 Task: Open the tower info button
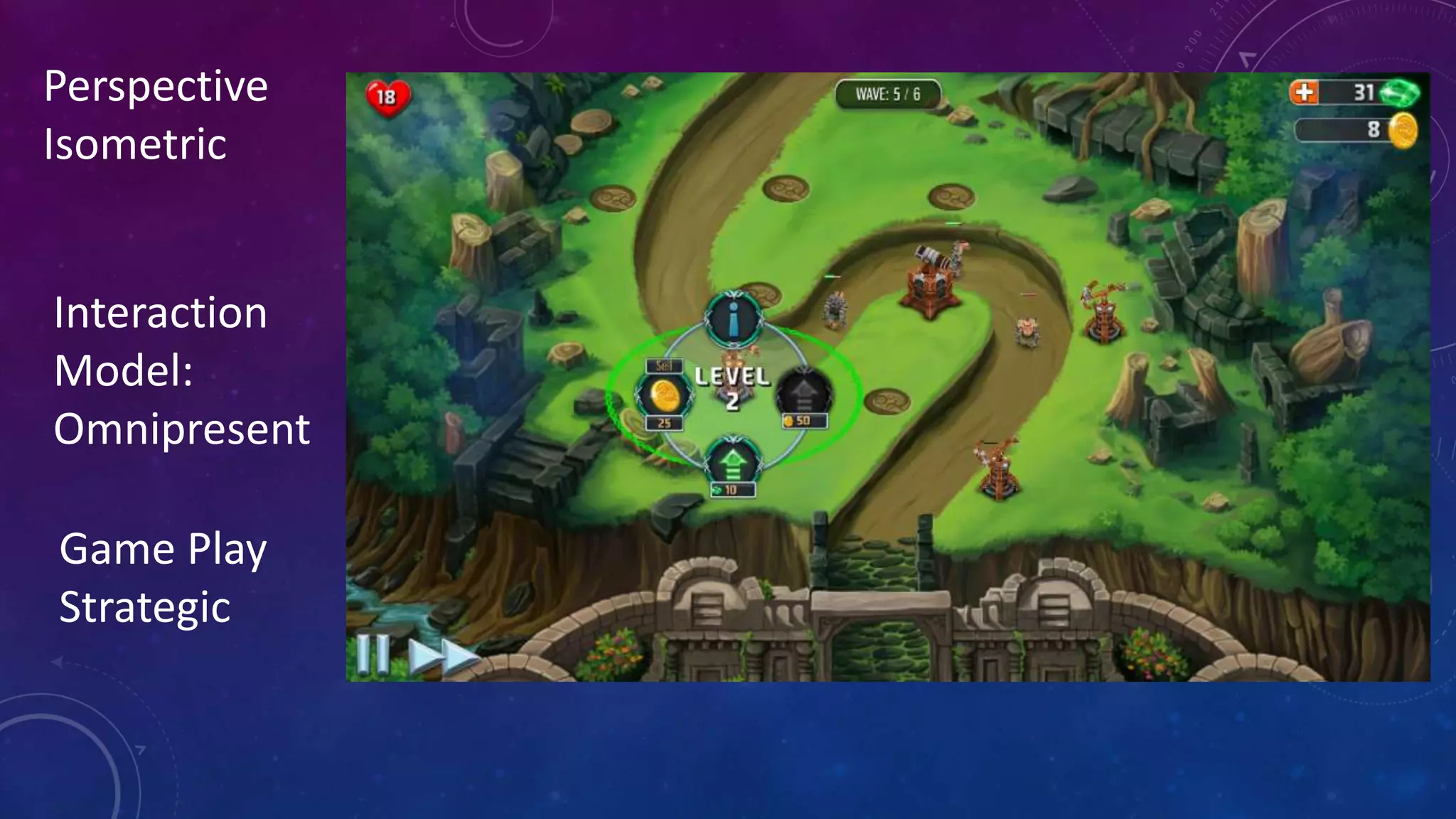click(x=734, y=320)
